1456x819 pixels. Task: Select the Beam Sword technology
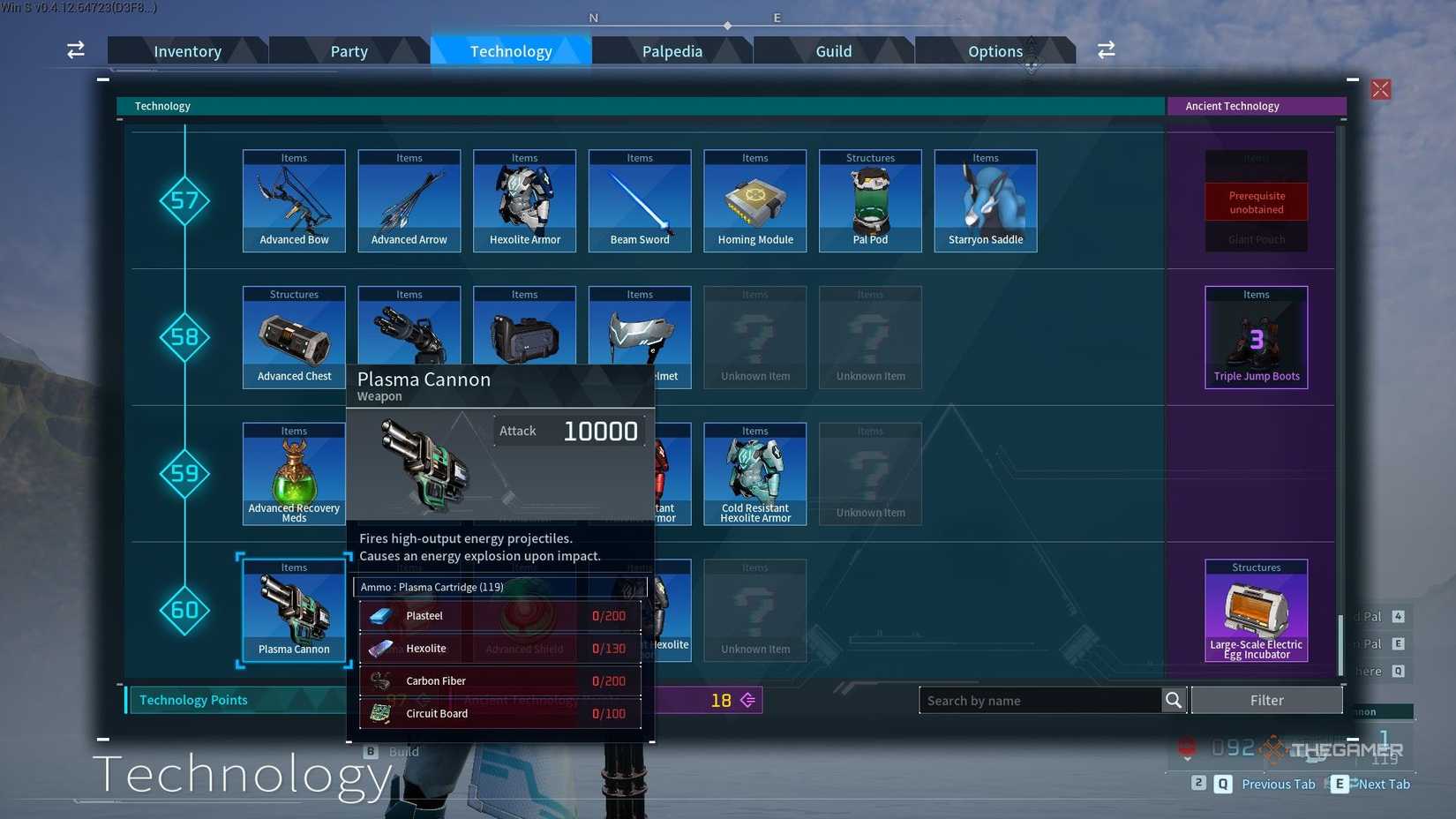coord(640,200)
